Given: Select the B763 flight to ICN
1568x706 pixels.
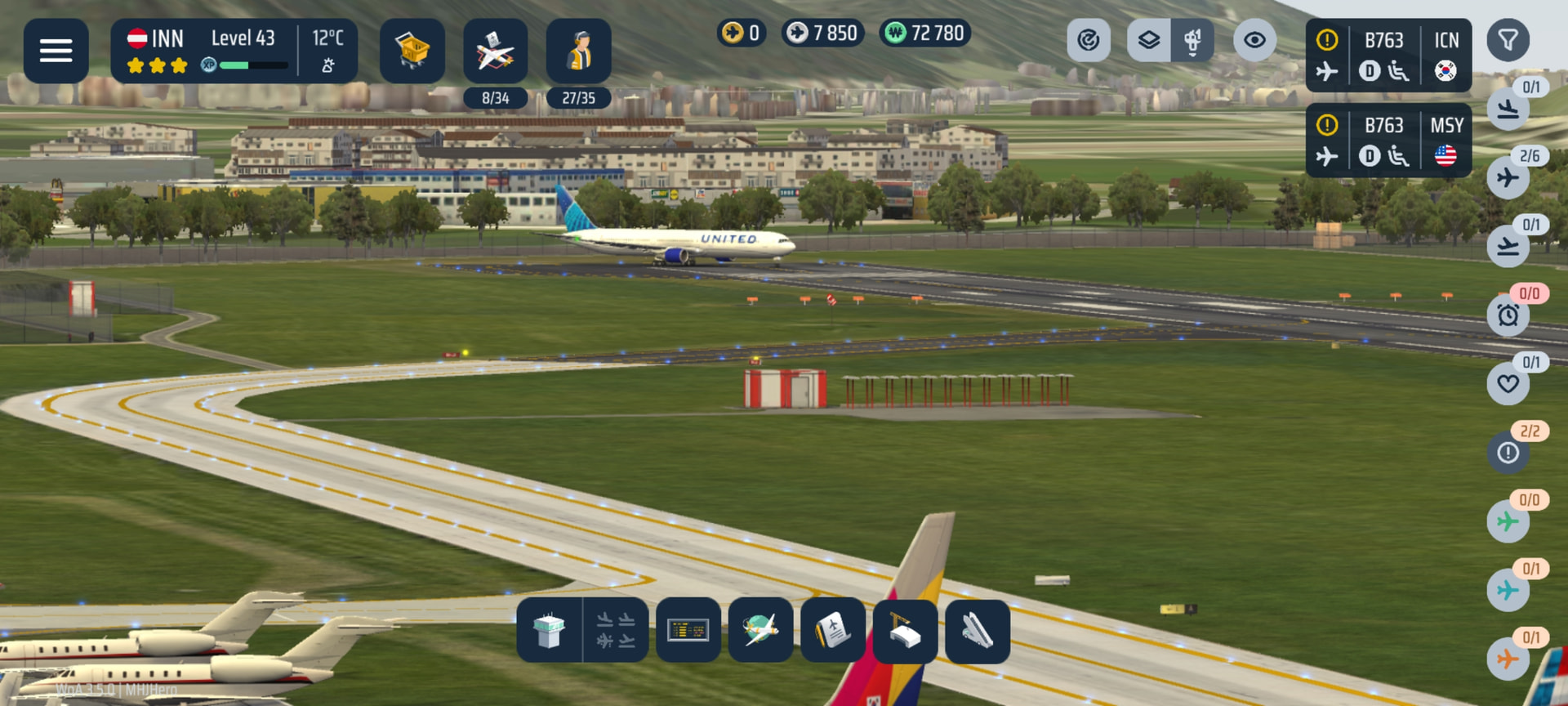Looking at the screenshot, I should coord(1388,56).
